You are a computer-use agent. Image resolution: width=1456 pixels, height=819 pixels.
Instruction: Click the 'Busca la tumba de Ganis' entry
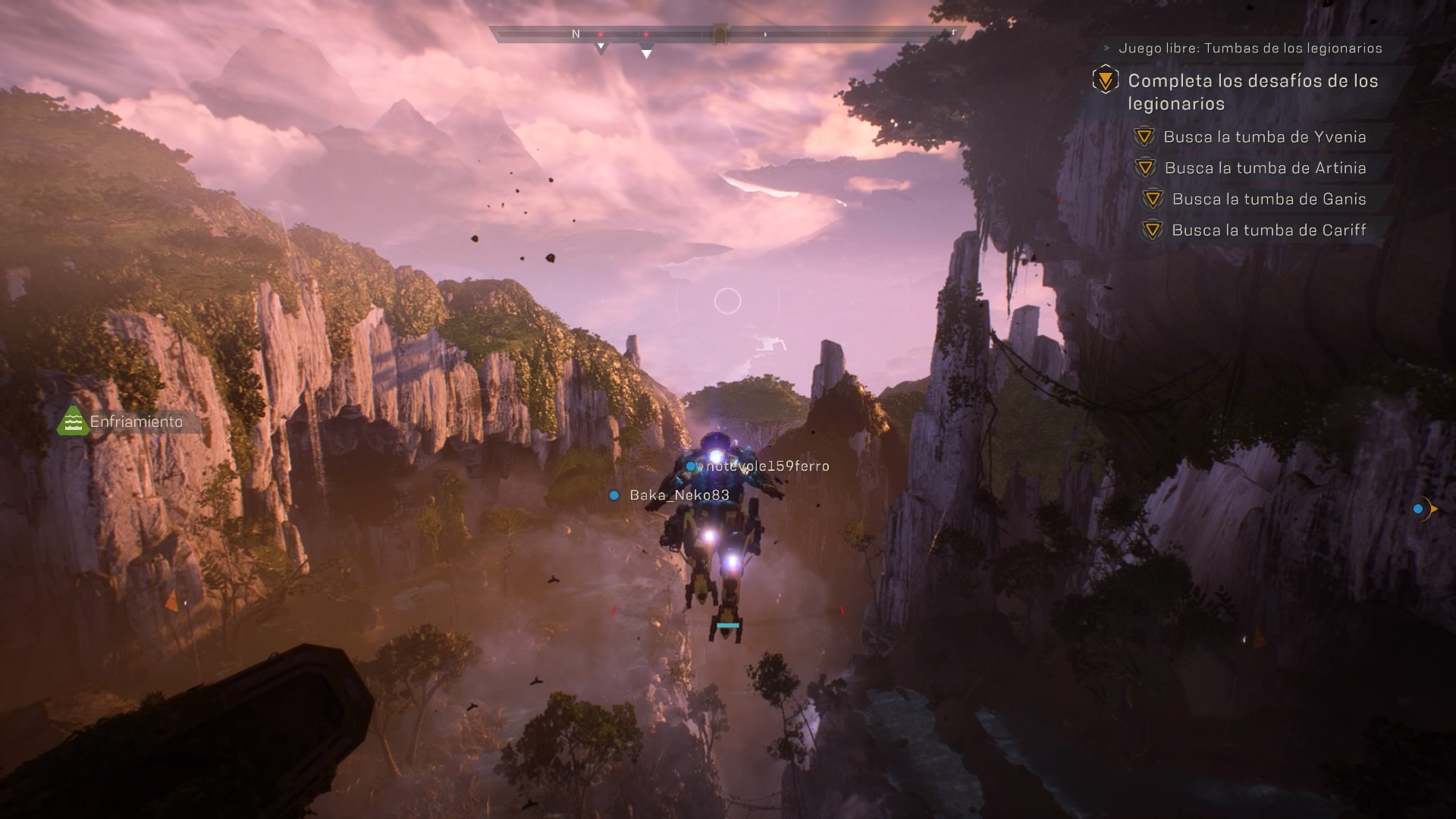1269,199
